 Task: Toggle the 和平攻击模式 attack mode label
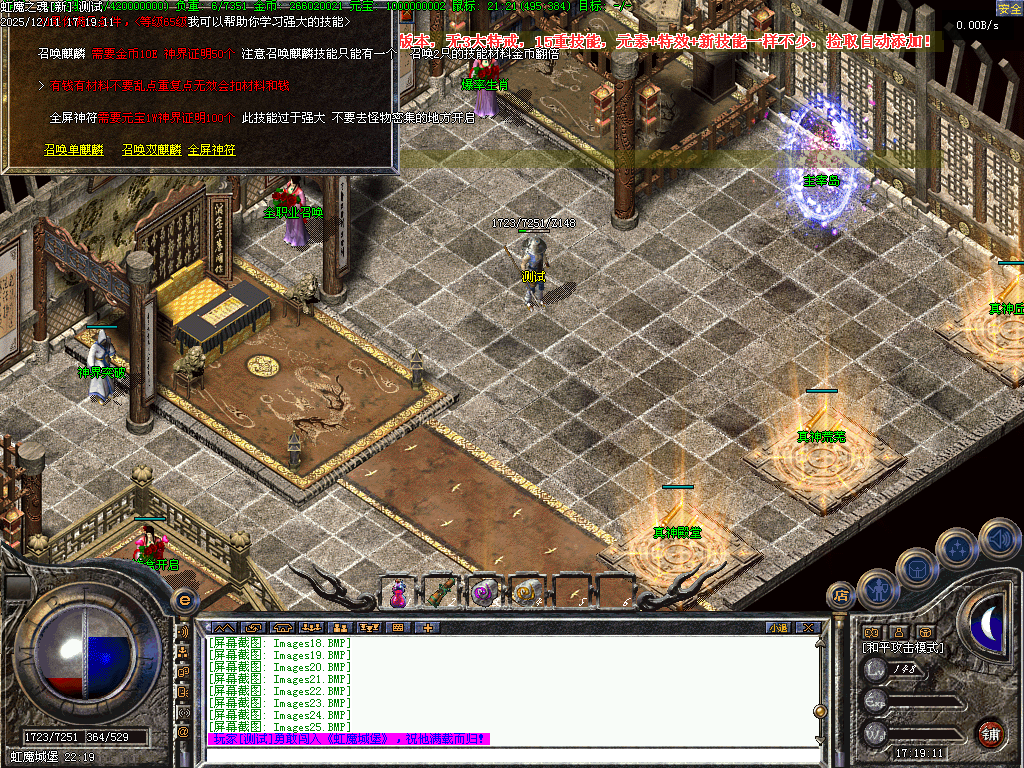[x=903, y=648]
